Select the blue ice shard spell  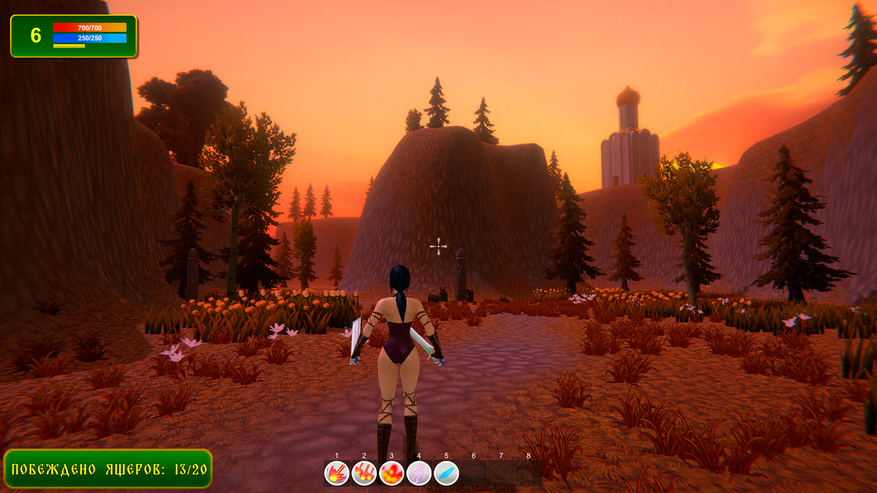446,473
